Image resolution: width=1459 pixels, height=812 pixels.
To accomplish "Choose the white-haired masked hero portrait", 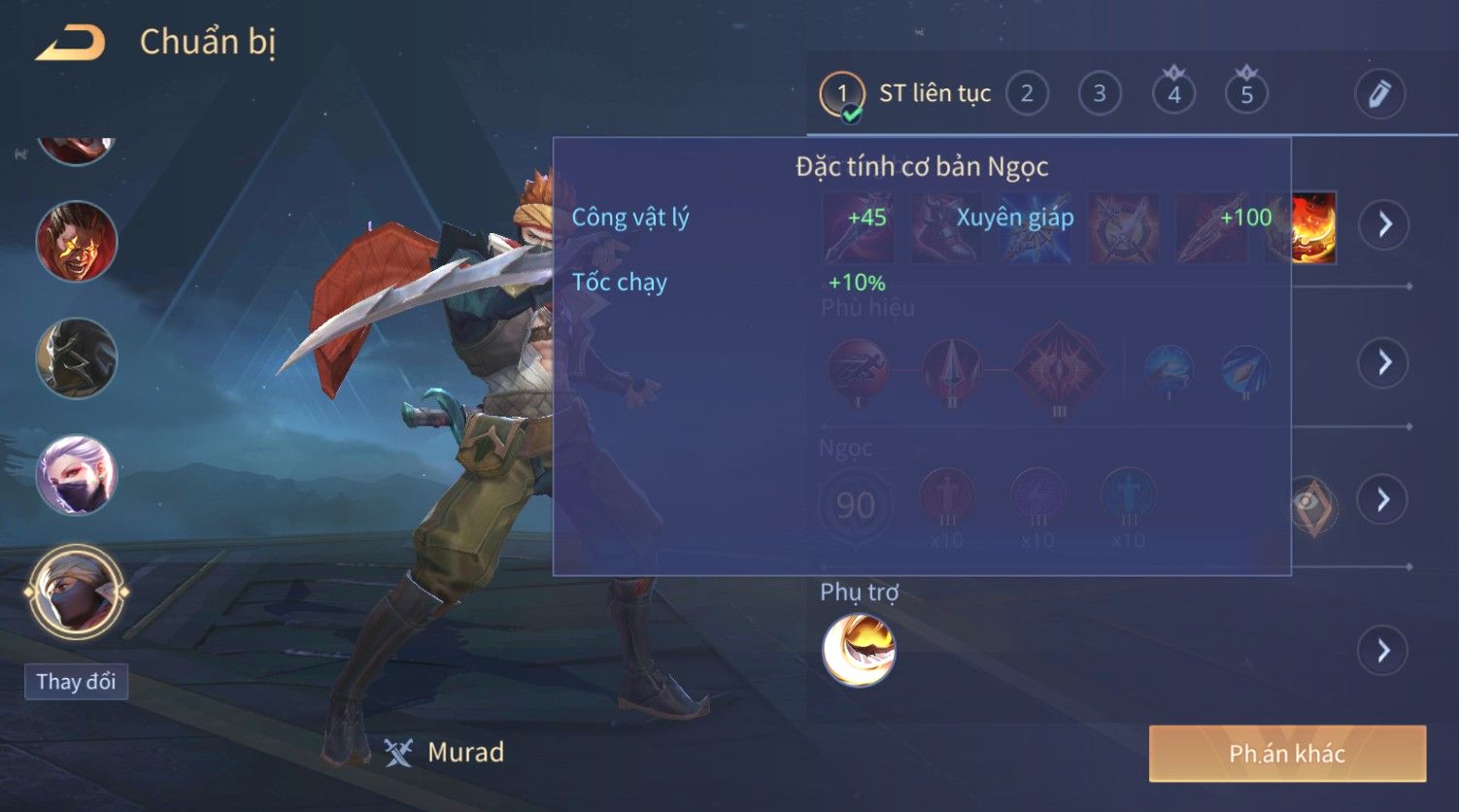I will click(76, 475).
